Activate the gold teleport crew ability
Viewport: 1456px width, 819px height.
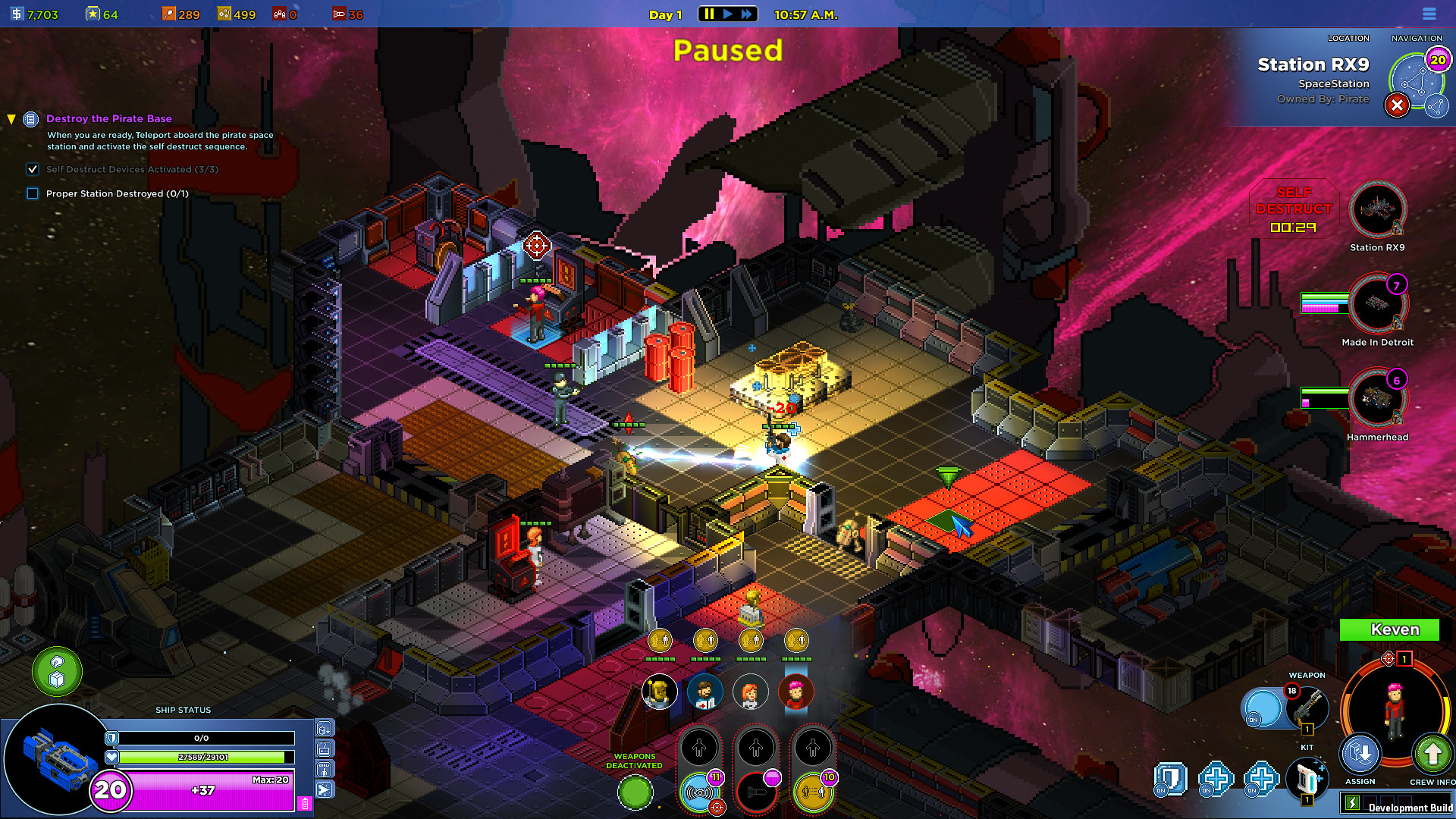coord(812,792)
